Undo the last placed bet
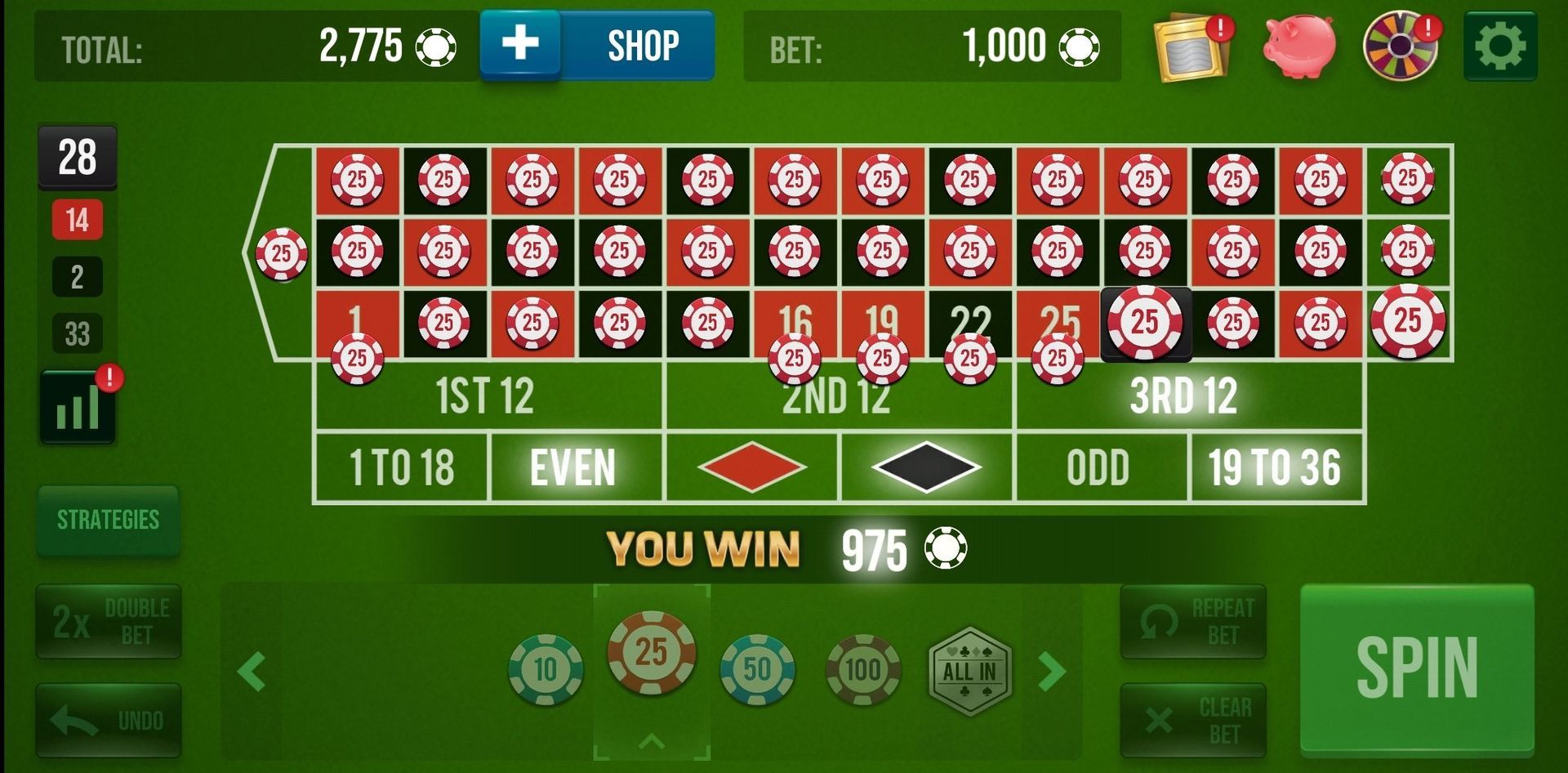1568x773 pixels. 109,719
